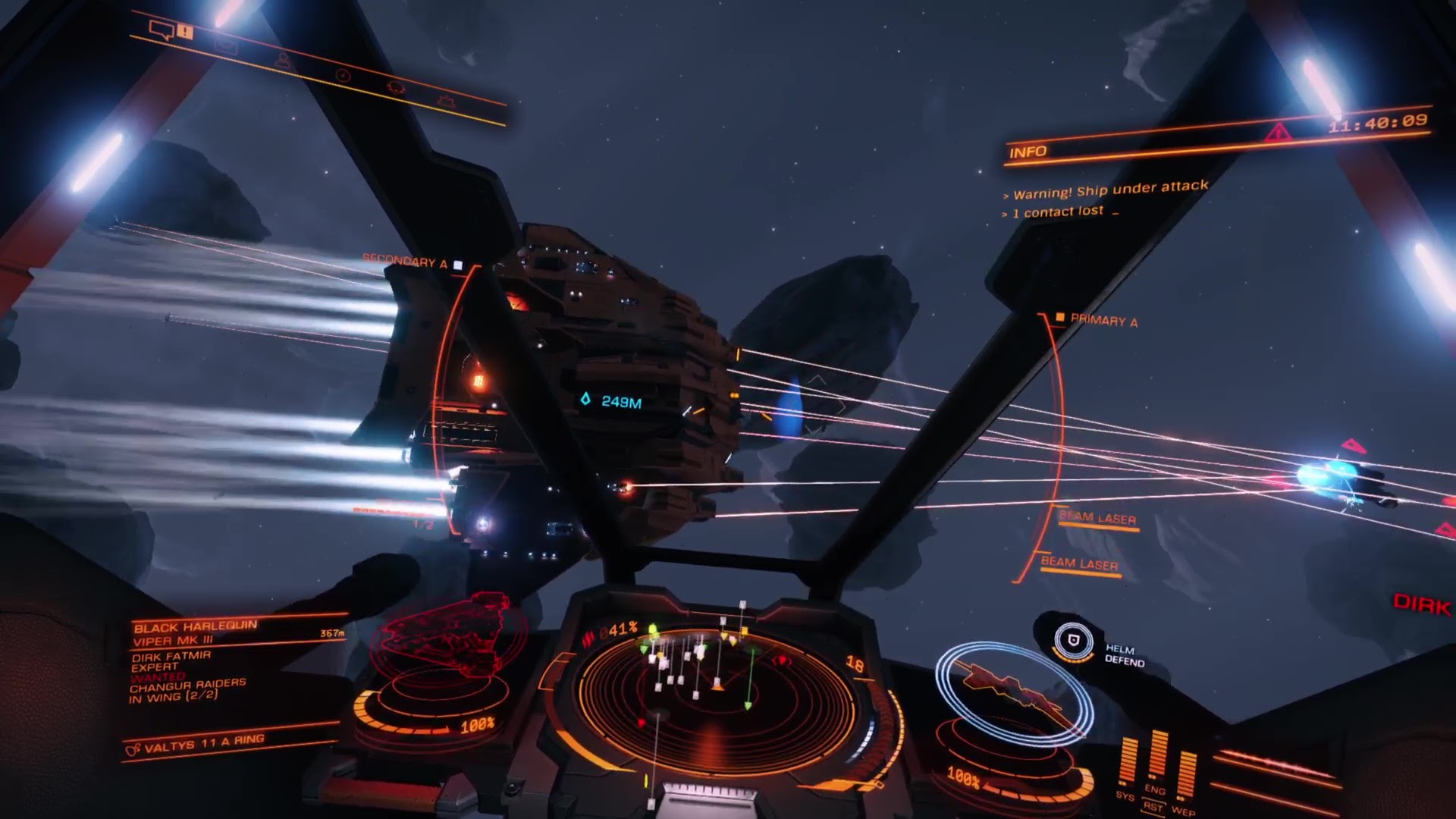Reset power distribution with RST
This screenshot has width=1456, height=819.
1153,807
